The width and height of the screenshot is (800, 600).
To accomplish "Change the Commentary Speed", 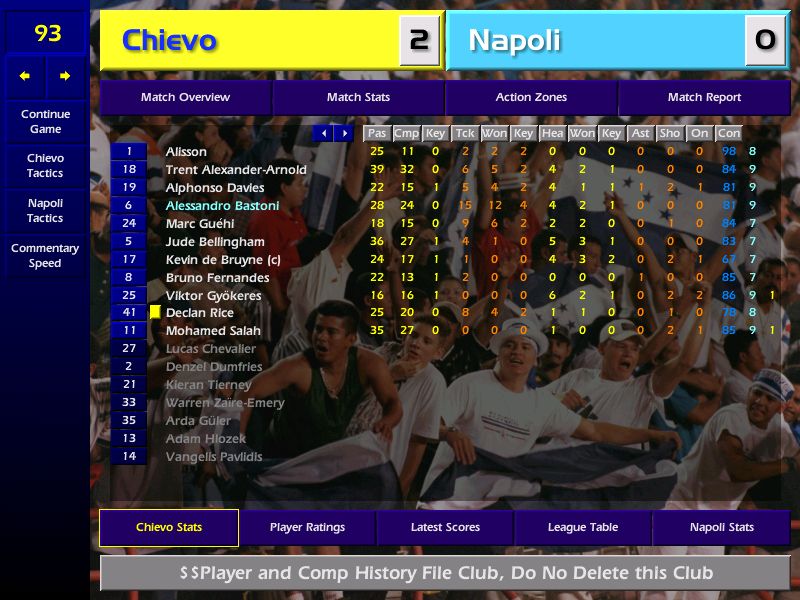I will [x=45, y=256].
